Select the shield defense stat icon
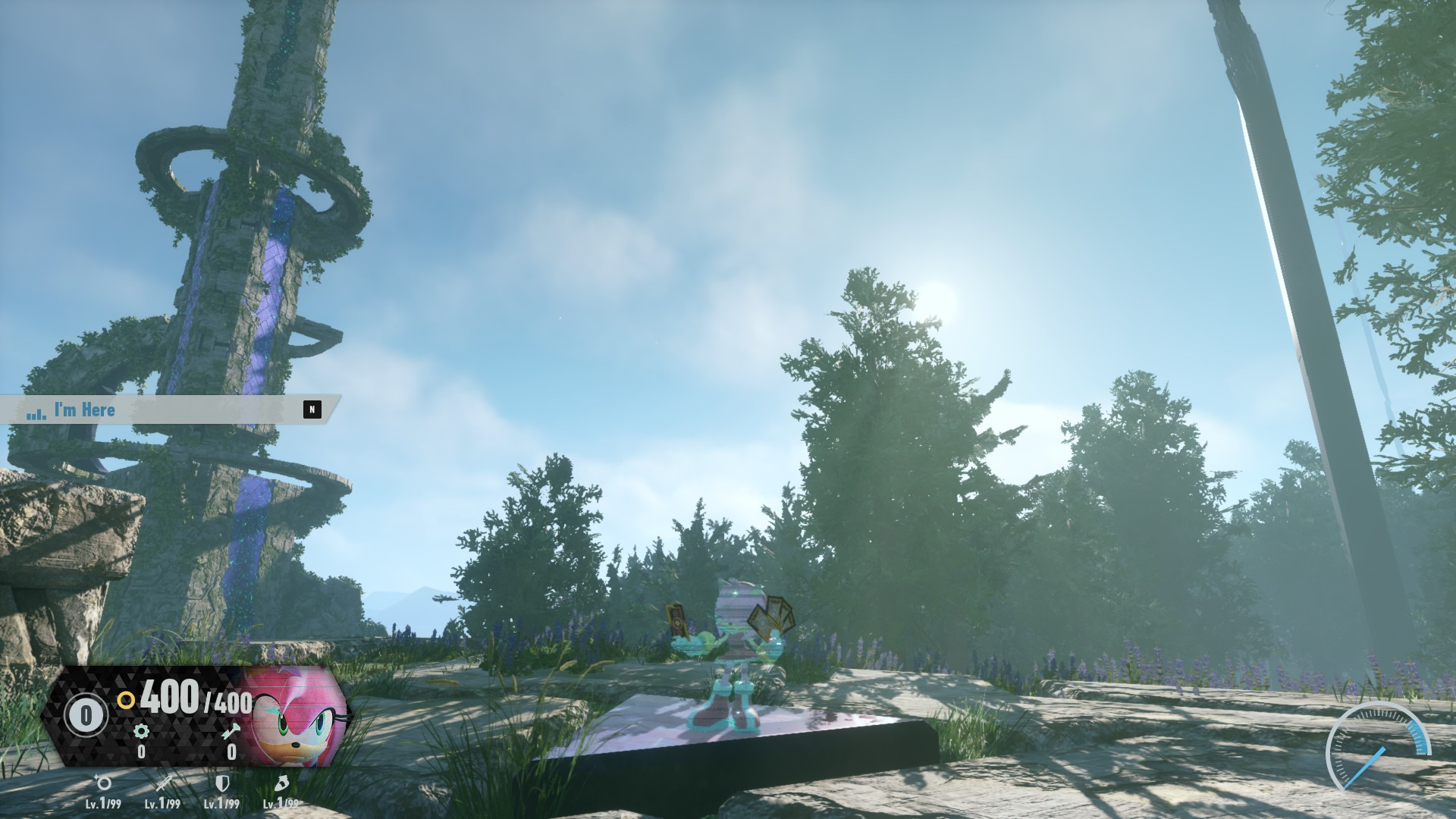 pyautogui.click(x=223, y=786)
